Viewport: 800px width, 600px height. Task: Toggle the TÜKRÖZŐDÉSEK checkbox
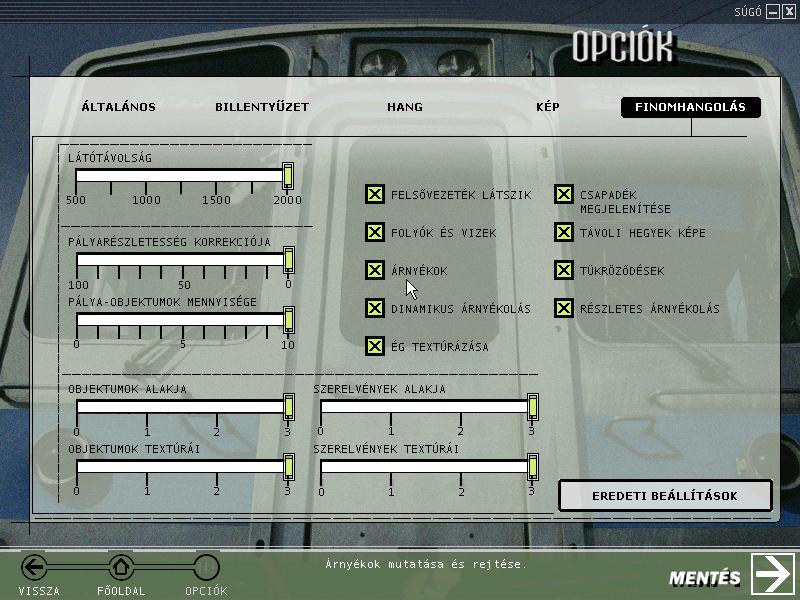tap(564, 271)
